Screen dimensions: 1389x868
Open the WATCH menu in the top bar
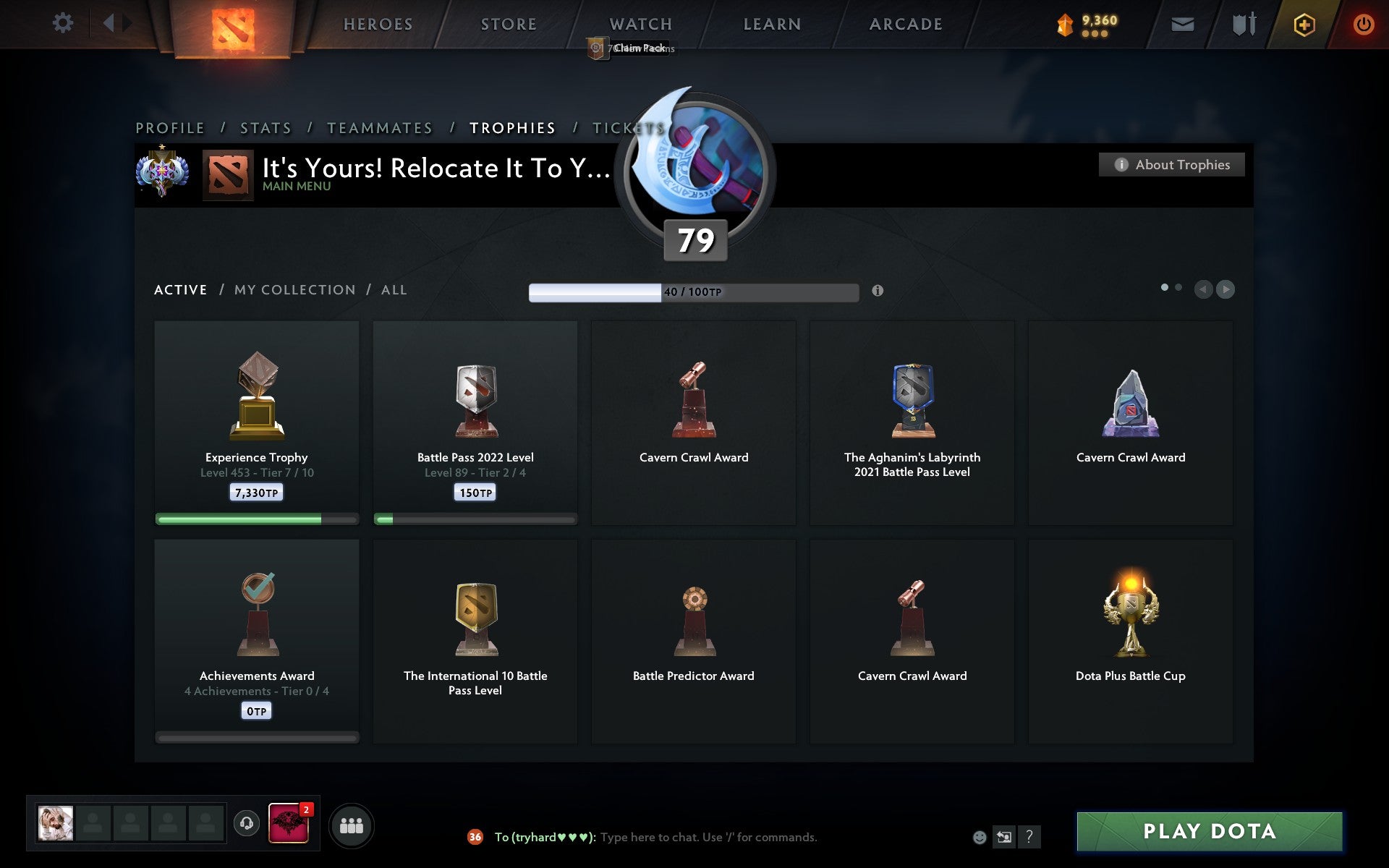click(640, 24)
